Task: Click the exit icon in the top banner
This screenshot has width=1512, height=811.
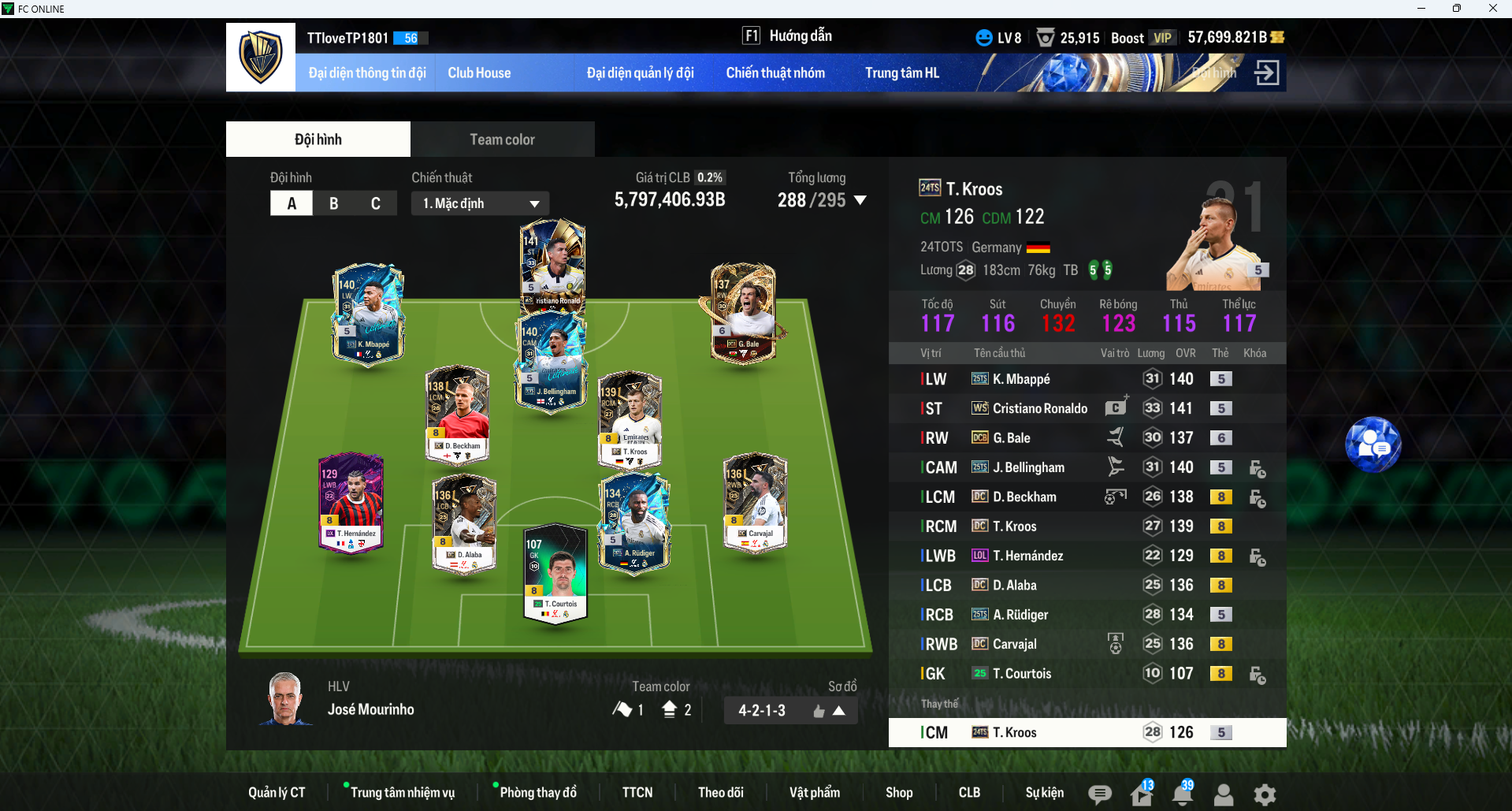Action: (1266, 73)
